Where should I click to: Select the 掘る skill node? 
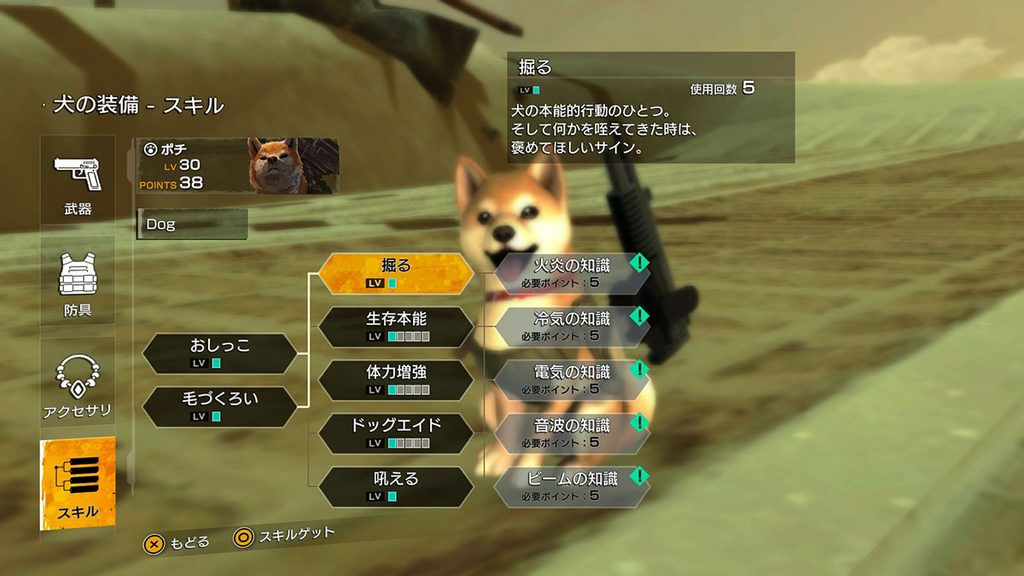[396, 273]
